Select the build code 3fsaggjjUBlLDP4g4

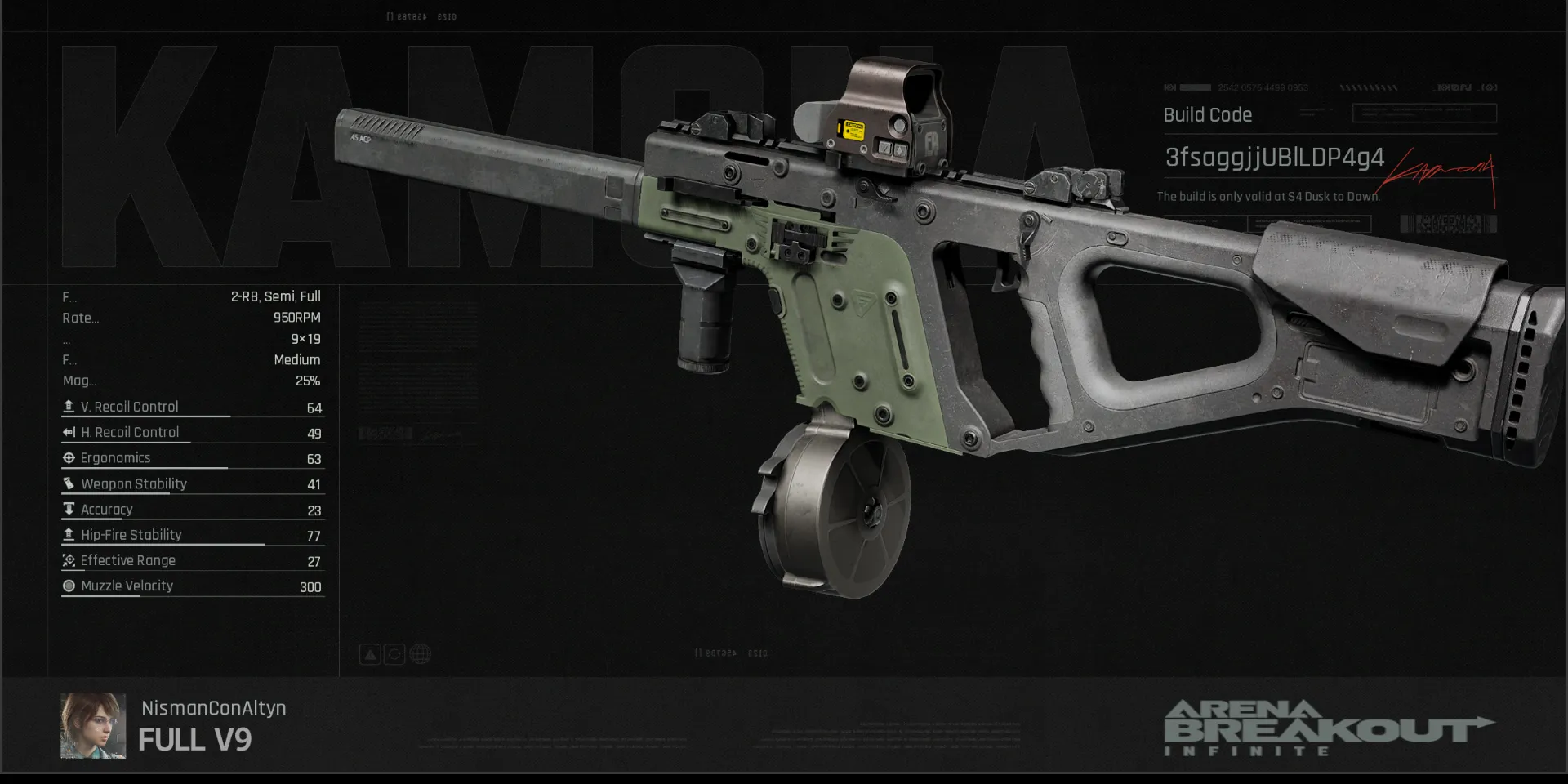(1274, 157)
